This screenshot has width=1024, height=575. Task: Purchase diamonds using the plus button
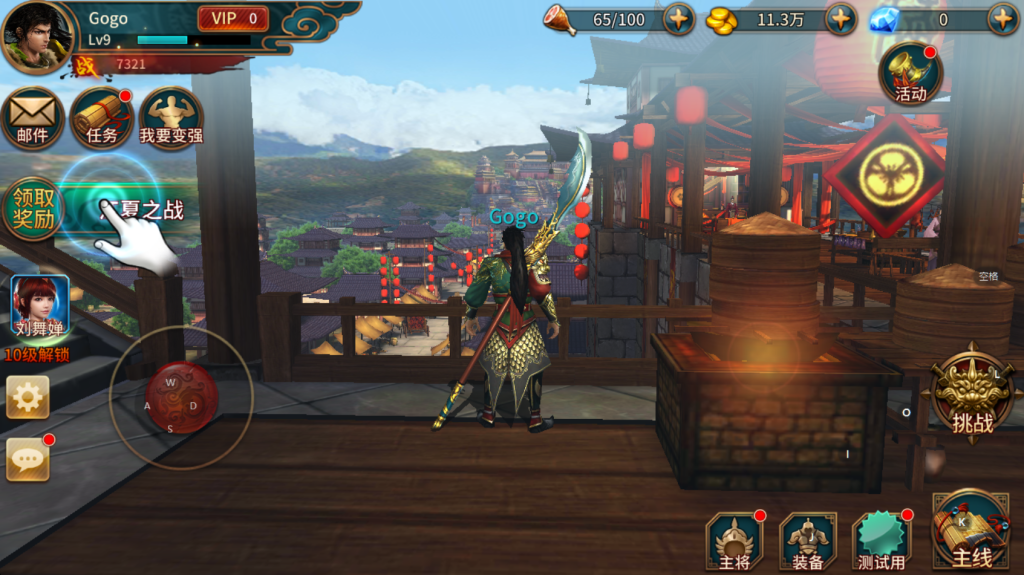pyautogui.click(x=1003, y=19)
